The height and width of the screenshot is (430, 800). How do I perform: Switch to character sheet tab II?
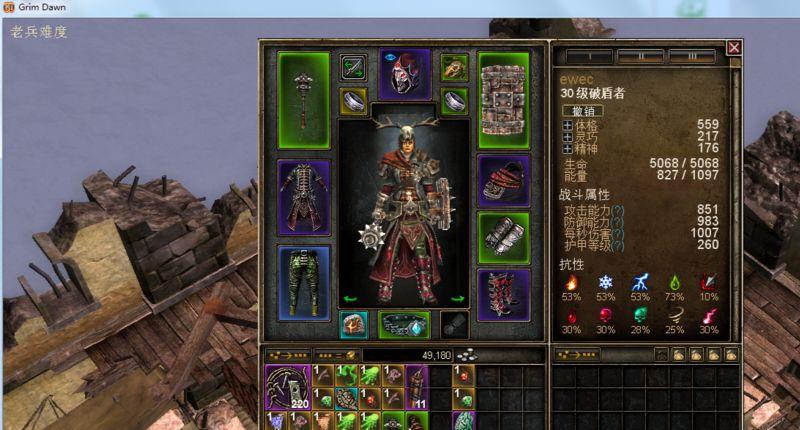click(x=640, y=56)
